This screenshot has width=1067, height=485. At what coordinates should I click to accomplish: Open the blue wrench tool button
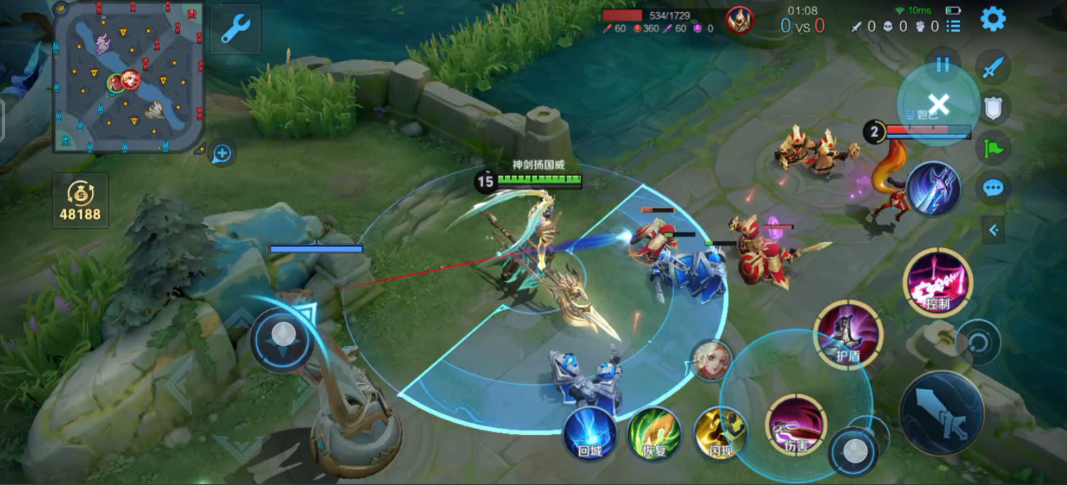[x=235, y=28]
